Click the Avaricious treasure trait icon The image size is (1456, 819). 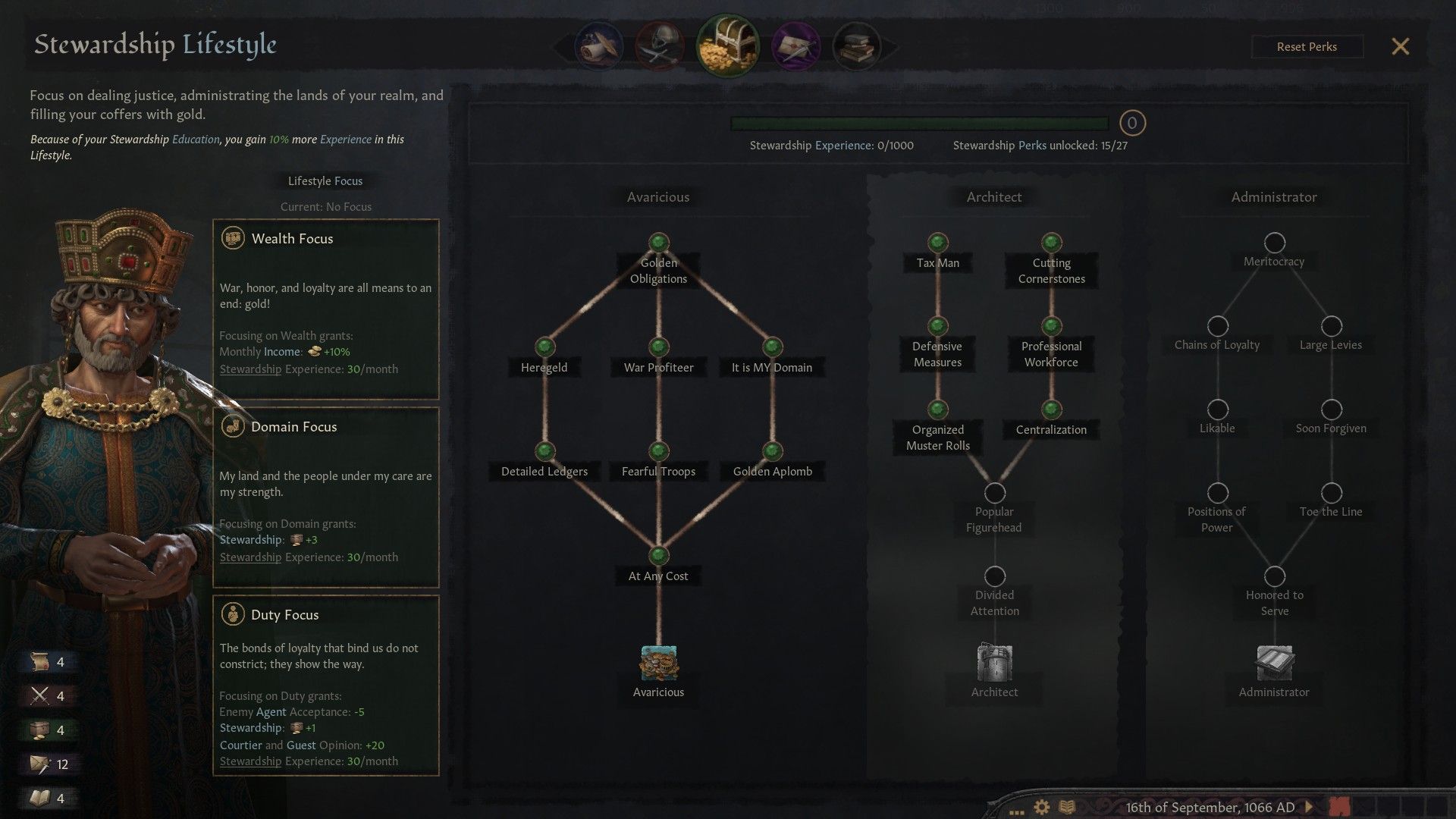click(x=657, y=663)
